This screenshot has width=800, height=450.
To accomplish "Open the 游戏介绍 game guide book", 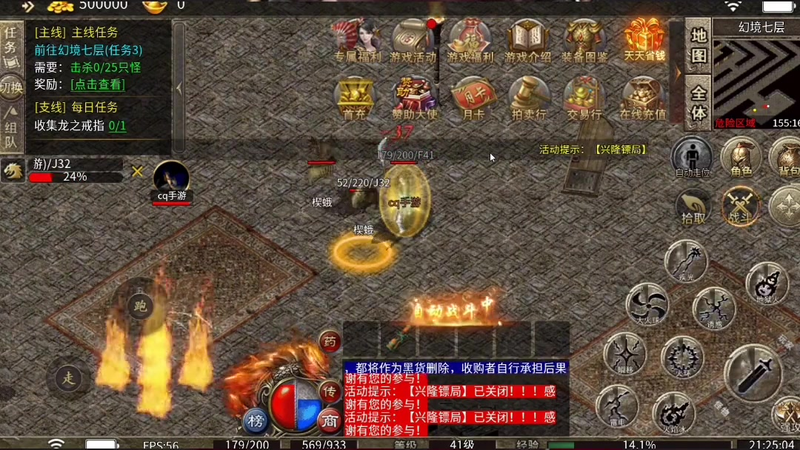I will pyautogui.click(x=527, y=40).
